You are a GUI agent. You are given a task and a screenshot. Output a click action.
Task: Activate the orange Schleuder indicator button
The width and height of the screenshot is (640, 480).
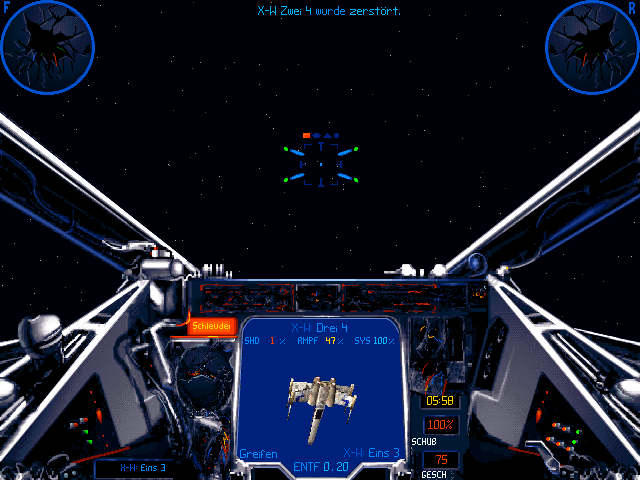pyautogui.click(x=212, y=326)
